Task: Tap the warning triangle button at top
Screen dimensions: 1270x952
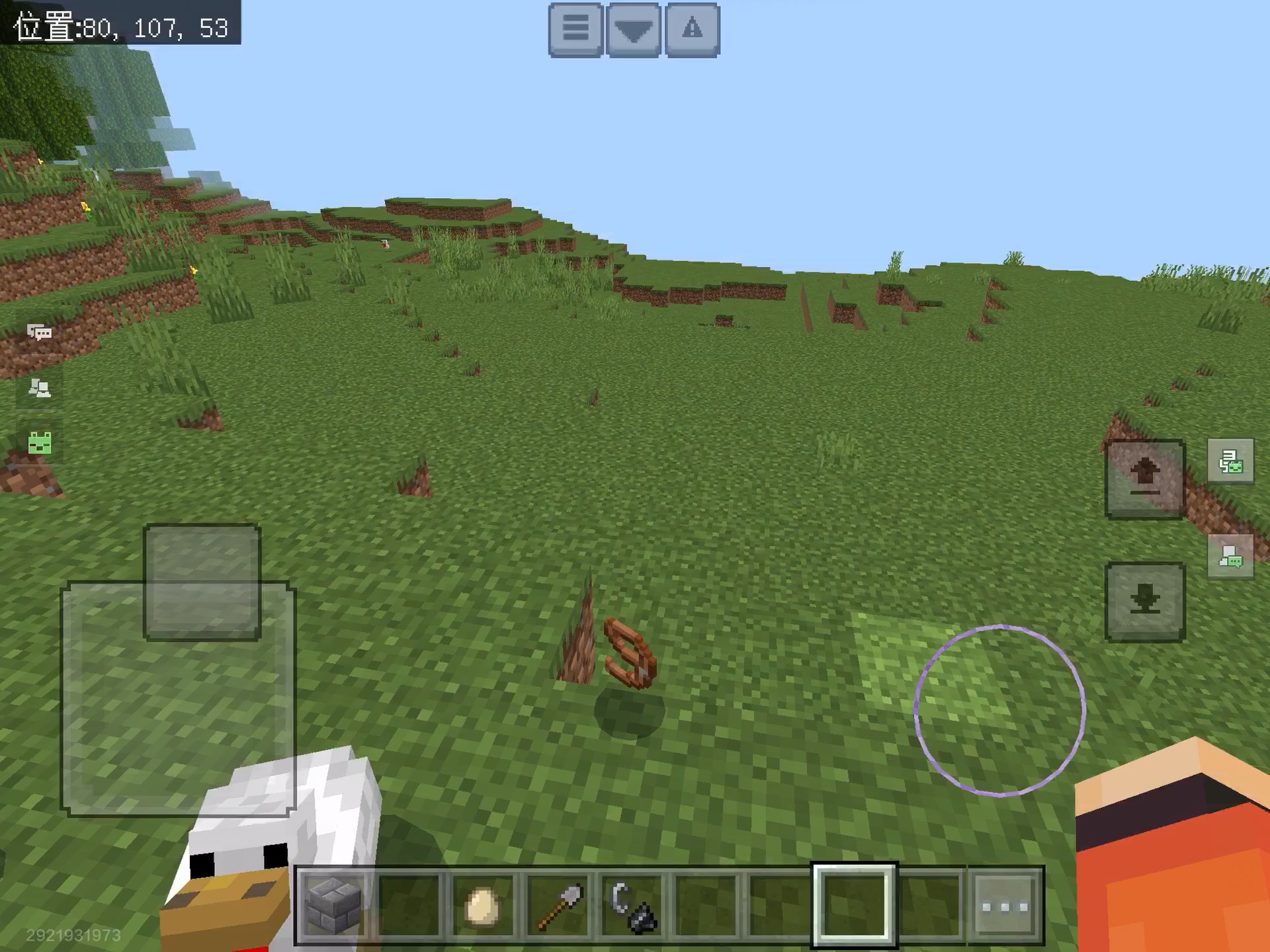Action: pos(692,30)
